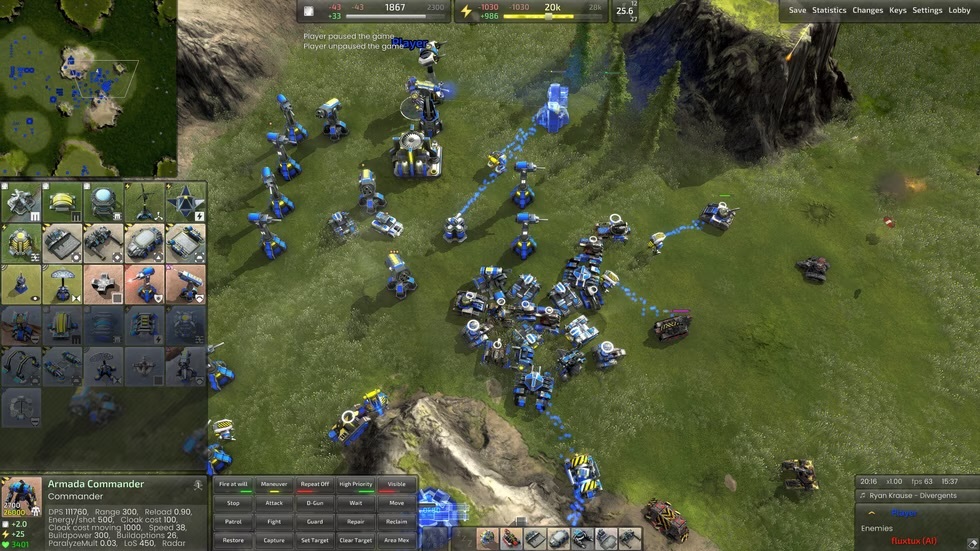Click the Area Mex button

[x=396, y=540]
